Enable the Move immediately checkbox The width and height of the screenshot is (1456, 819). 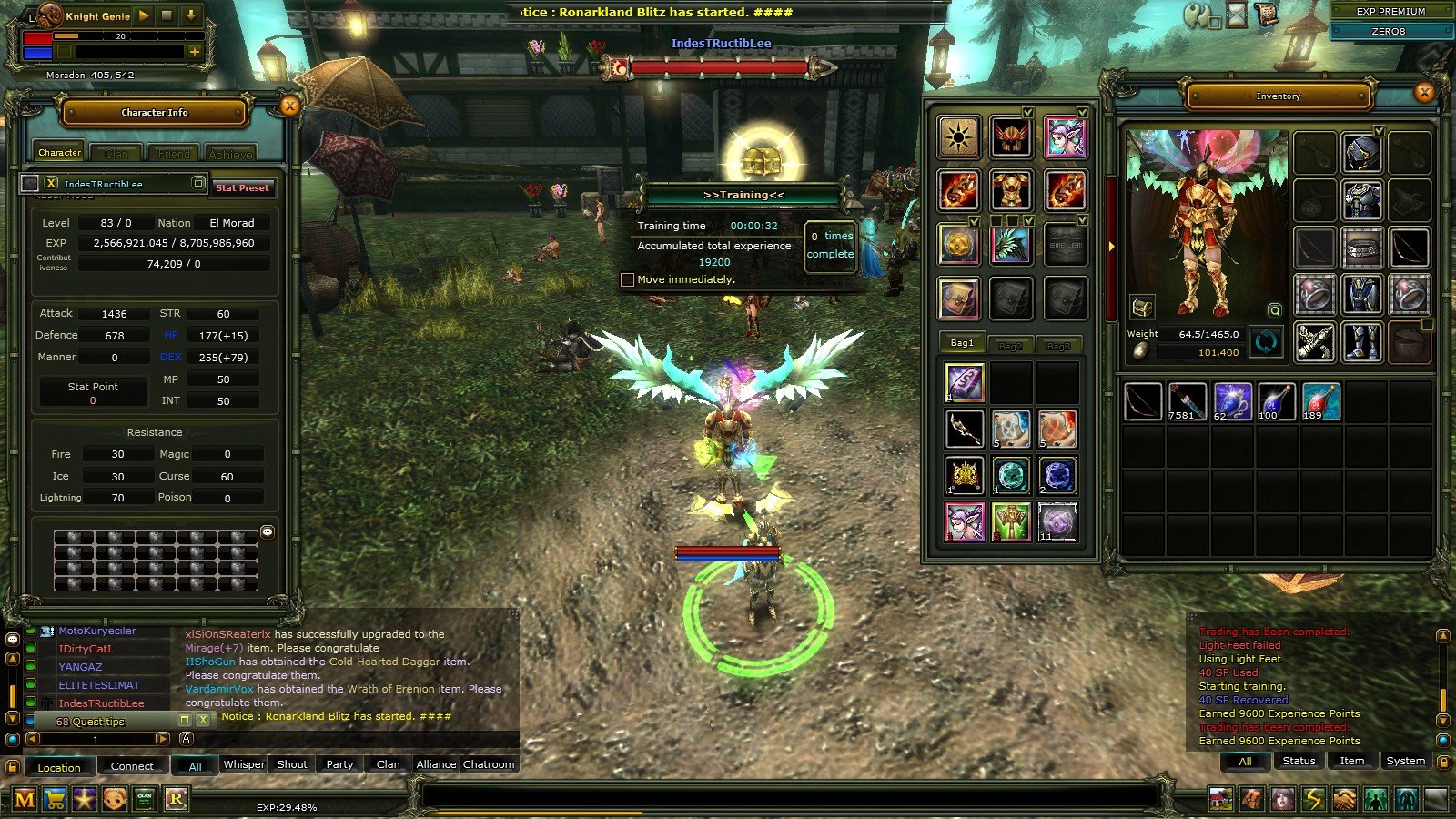point(628,279)
